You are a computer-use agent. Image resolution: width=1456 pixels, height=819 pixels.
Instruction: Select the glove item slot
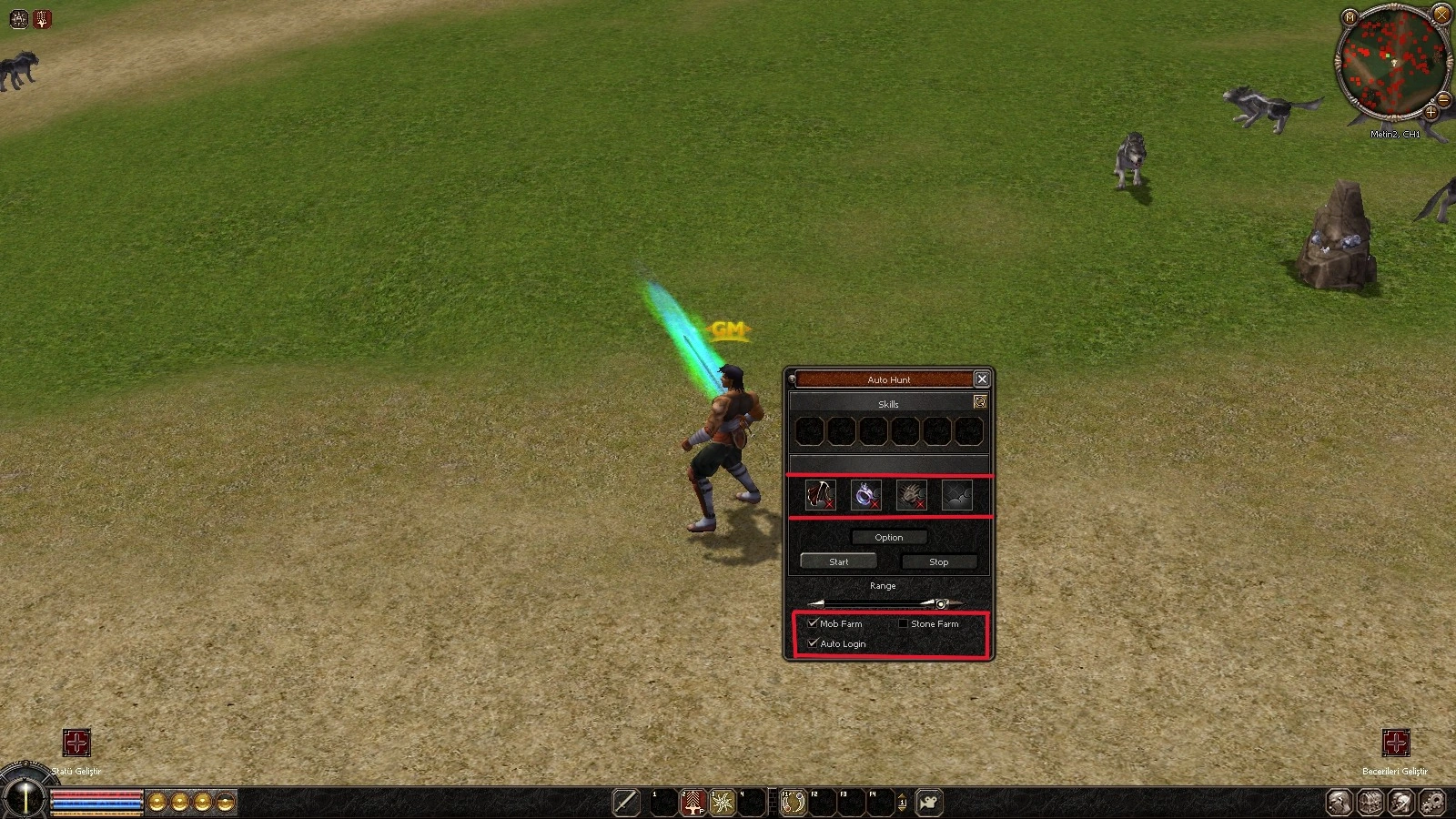(x=911, y=495)
